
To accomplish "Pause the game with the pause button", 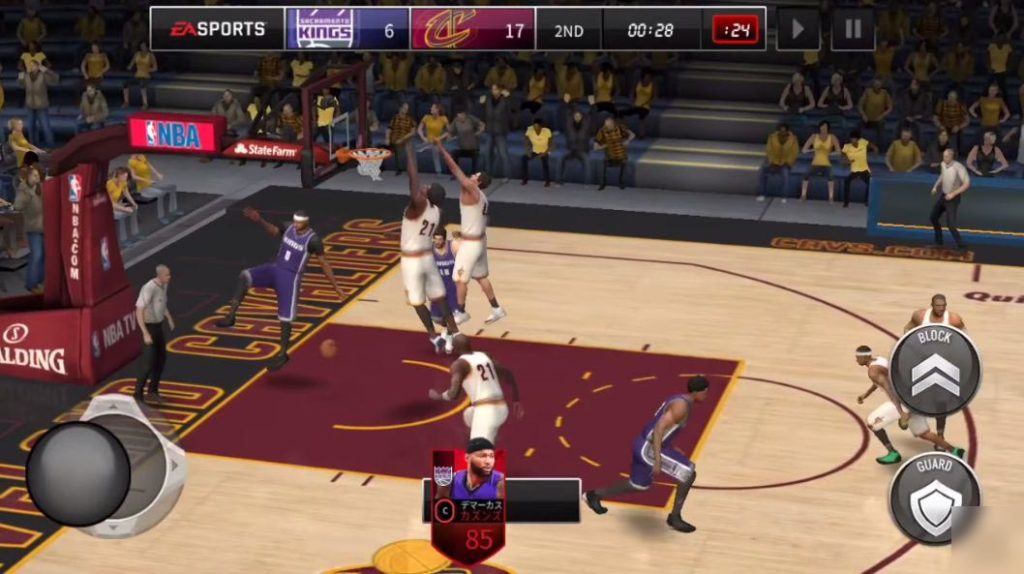I will [x=852, y=29].
